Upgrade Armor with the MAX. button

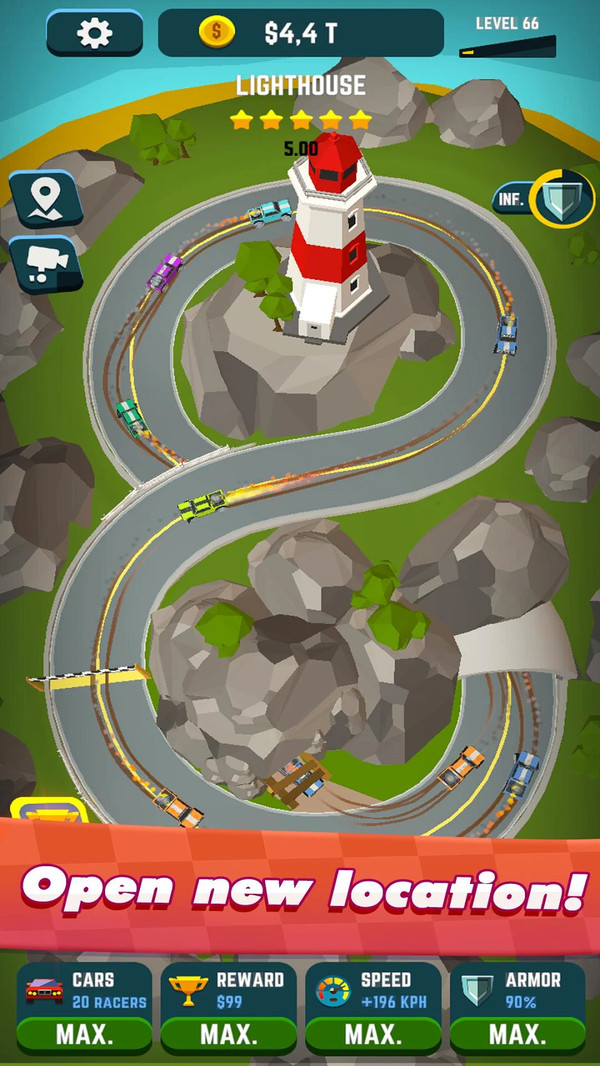point(517,1033)
